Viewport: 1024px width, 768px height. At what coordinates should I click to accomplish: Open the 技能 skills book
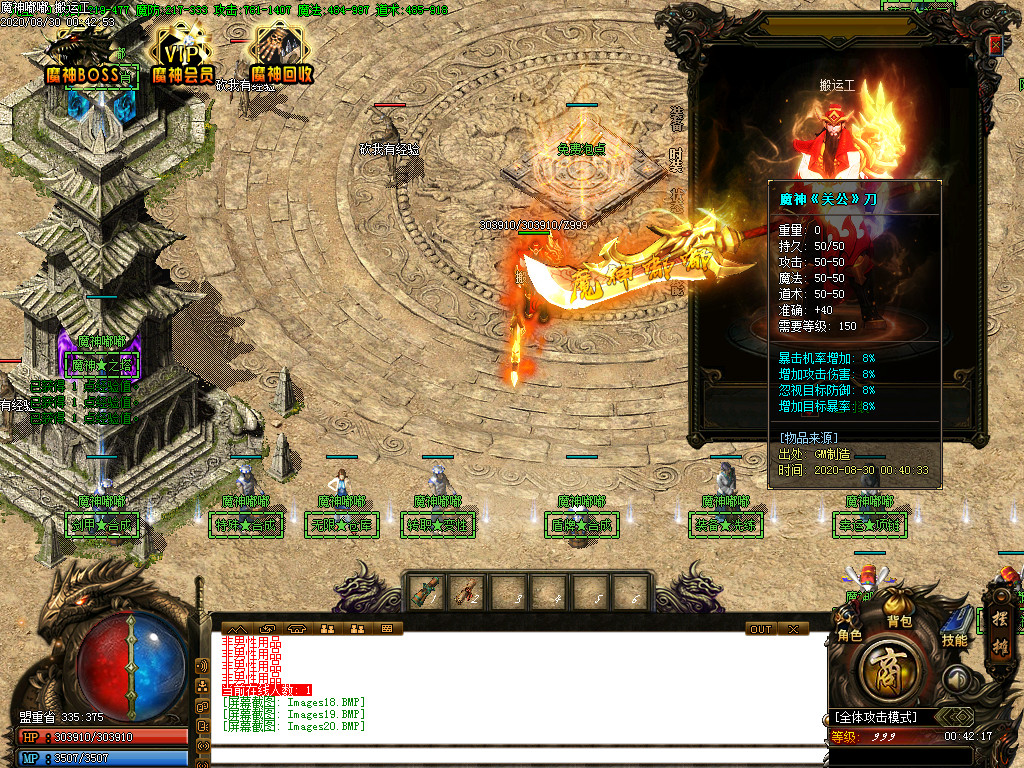coord(955,625)
